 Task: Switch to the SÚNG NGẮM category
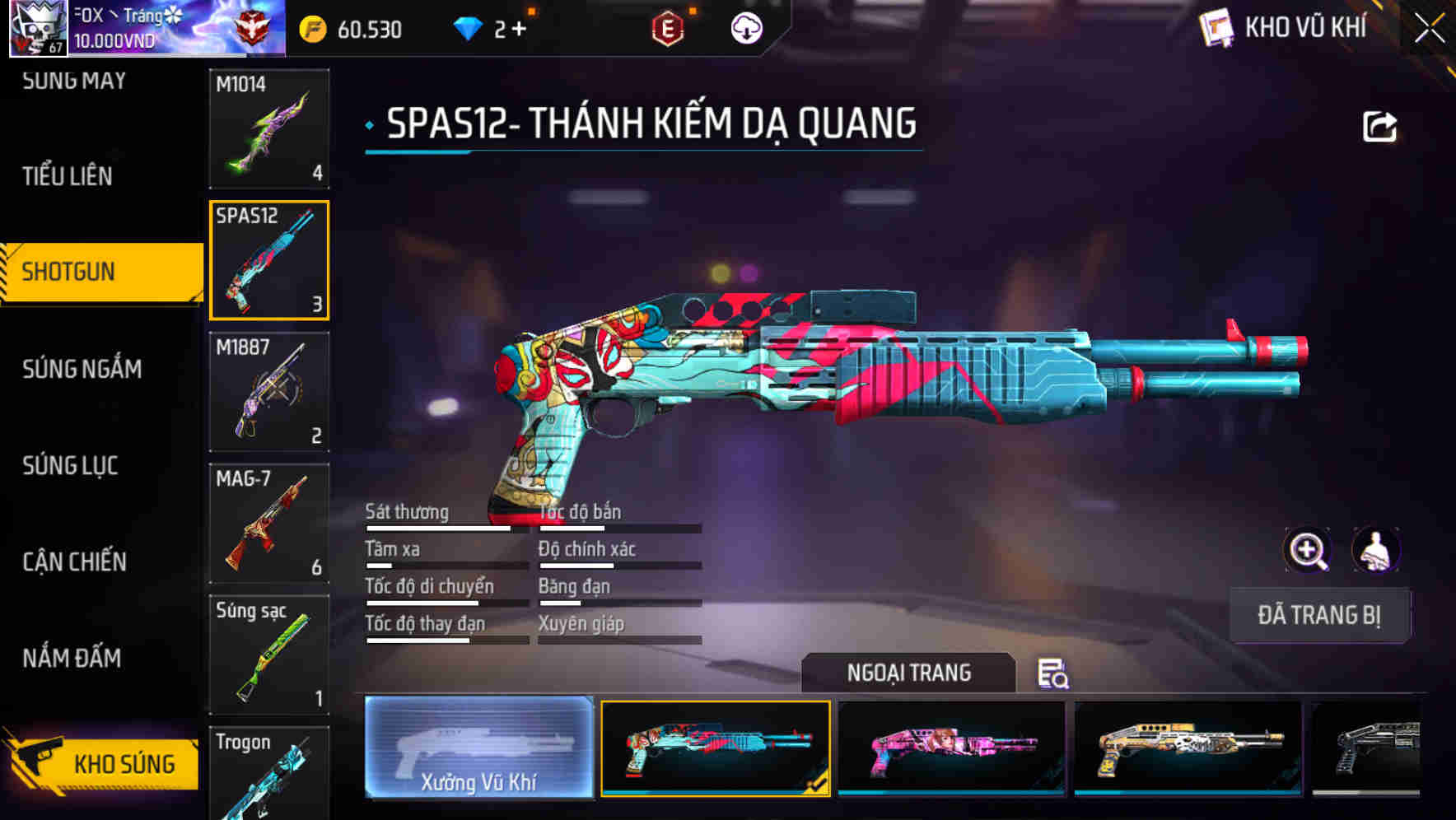82,370
